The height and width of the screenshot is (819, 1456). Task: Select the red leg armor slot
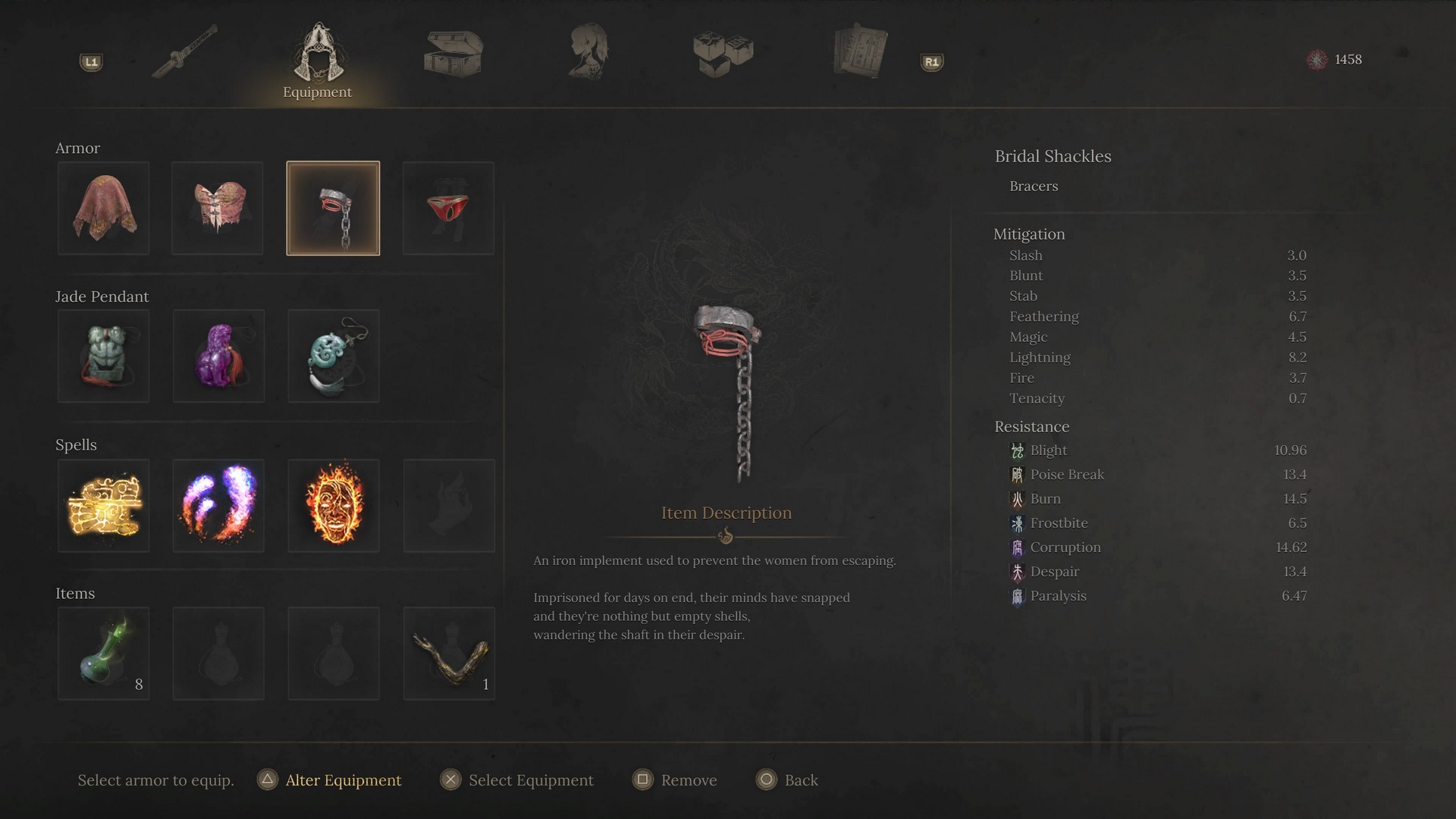point(448,209)
